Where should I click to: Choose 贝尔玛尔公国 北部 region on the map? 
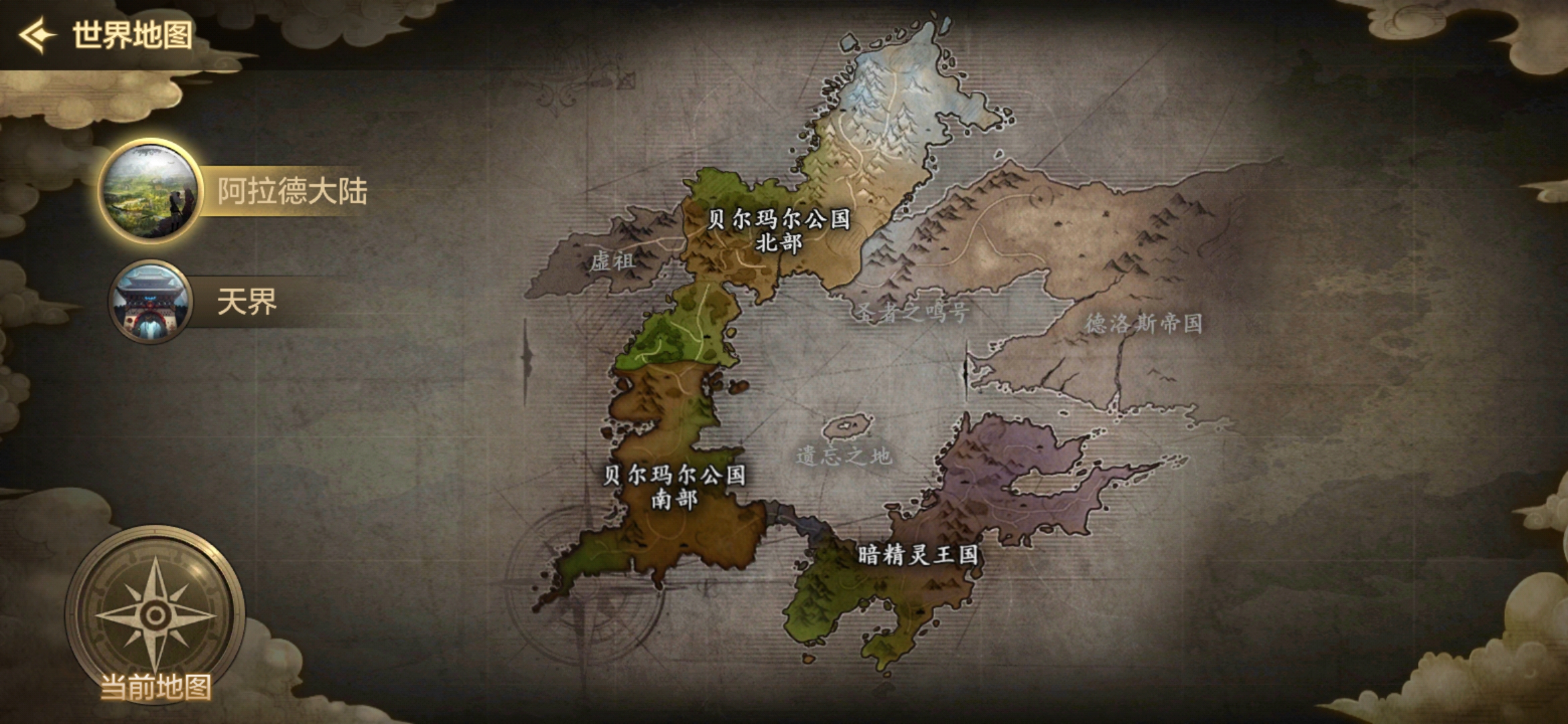point(779,231)
